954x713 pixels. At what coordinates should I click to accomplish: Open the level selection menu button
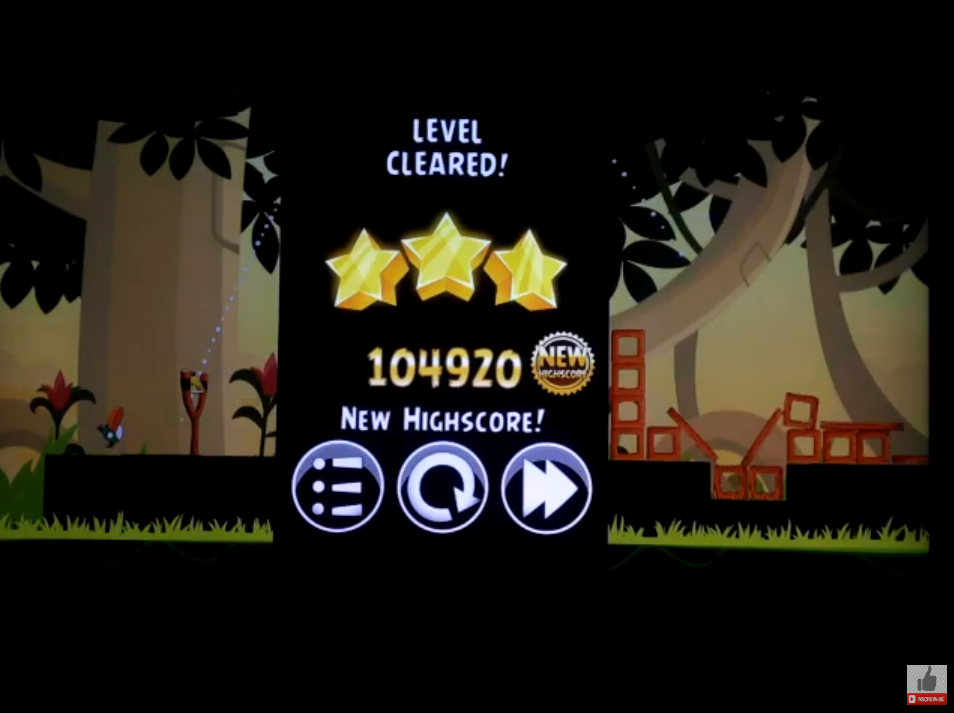(338, 487)
